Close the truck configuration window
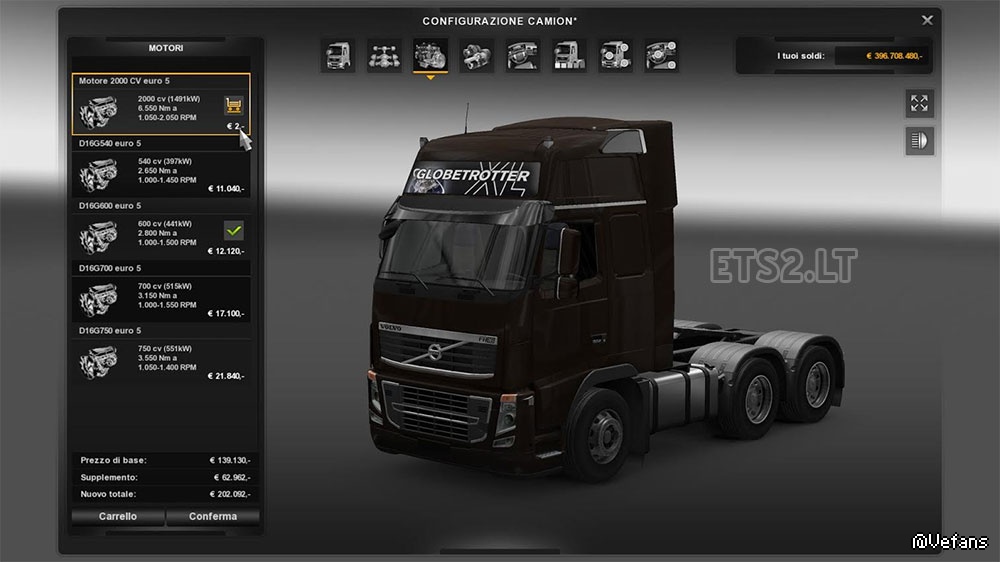 pyautogui.click(x=927, y=19)
